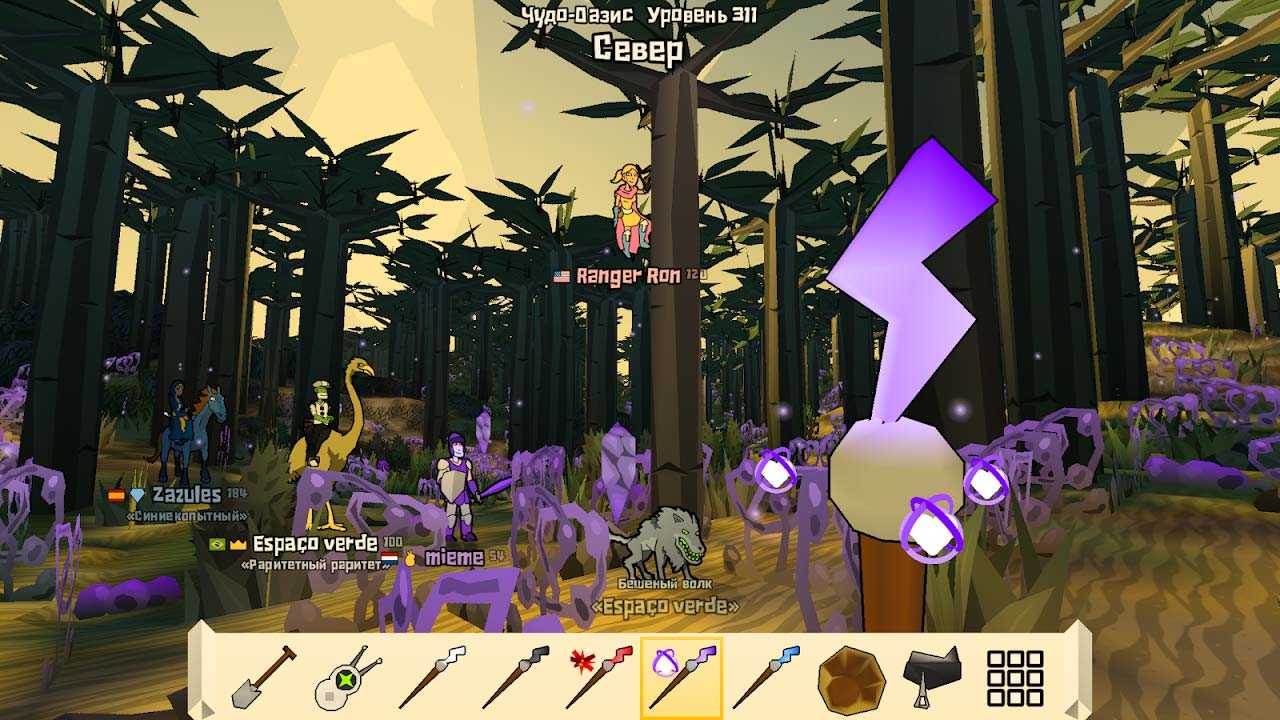Image resolution: width=1280 pixels, height=720 pixels.
Task: Choose the round device with green cross
Action: [x=347, y=678]
